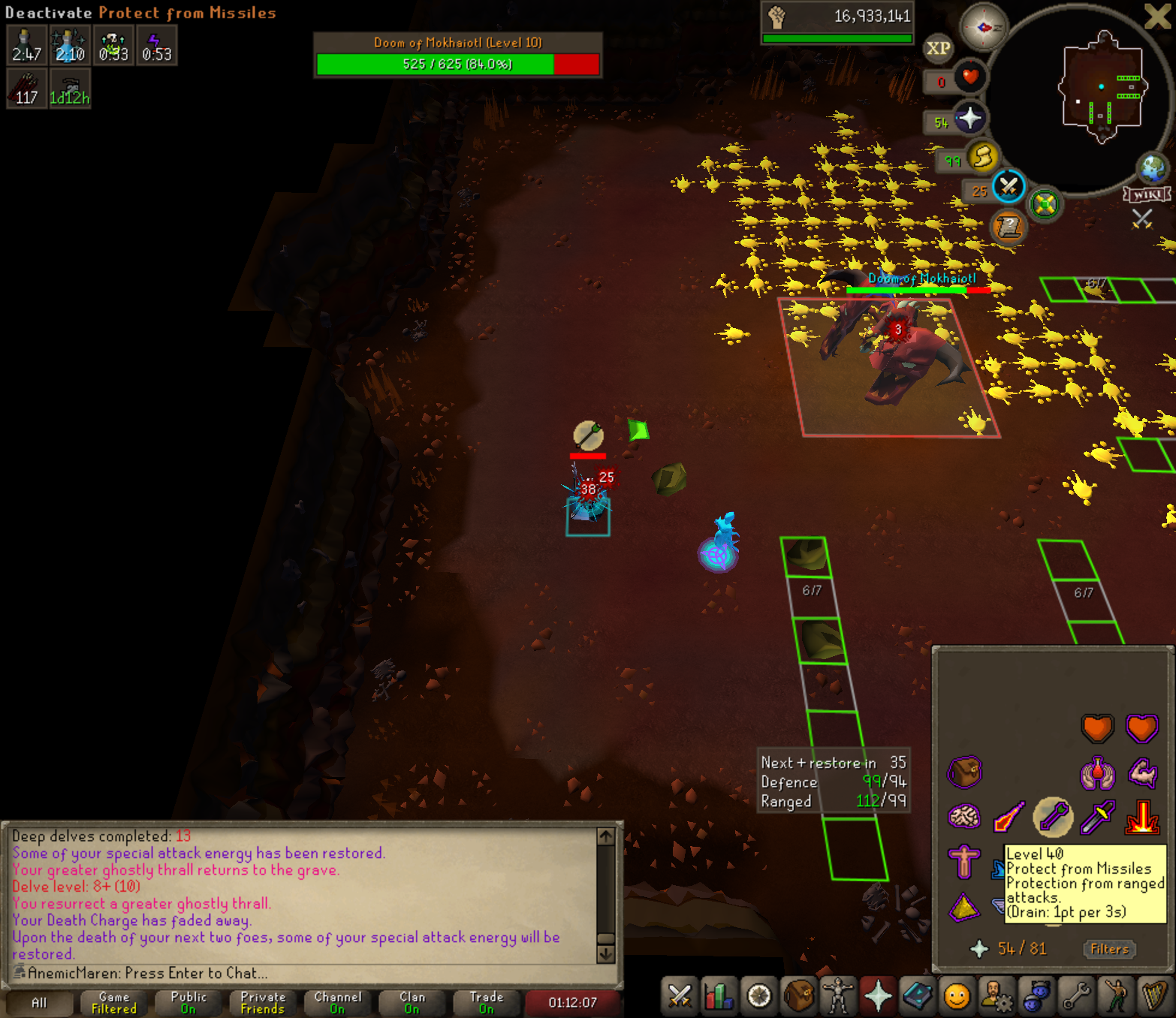
Task: Open the Wiki lookup banner
Action: pos(1147,195)
